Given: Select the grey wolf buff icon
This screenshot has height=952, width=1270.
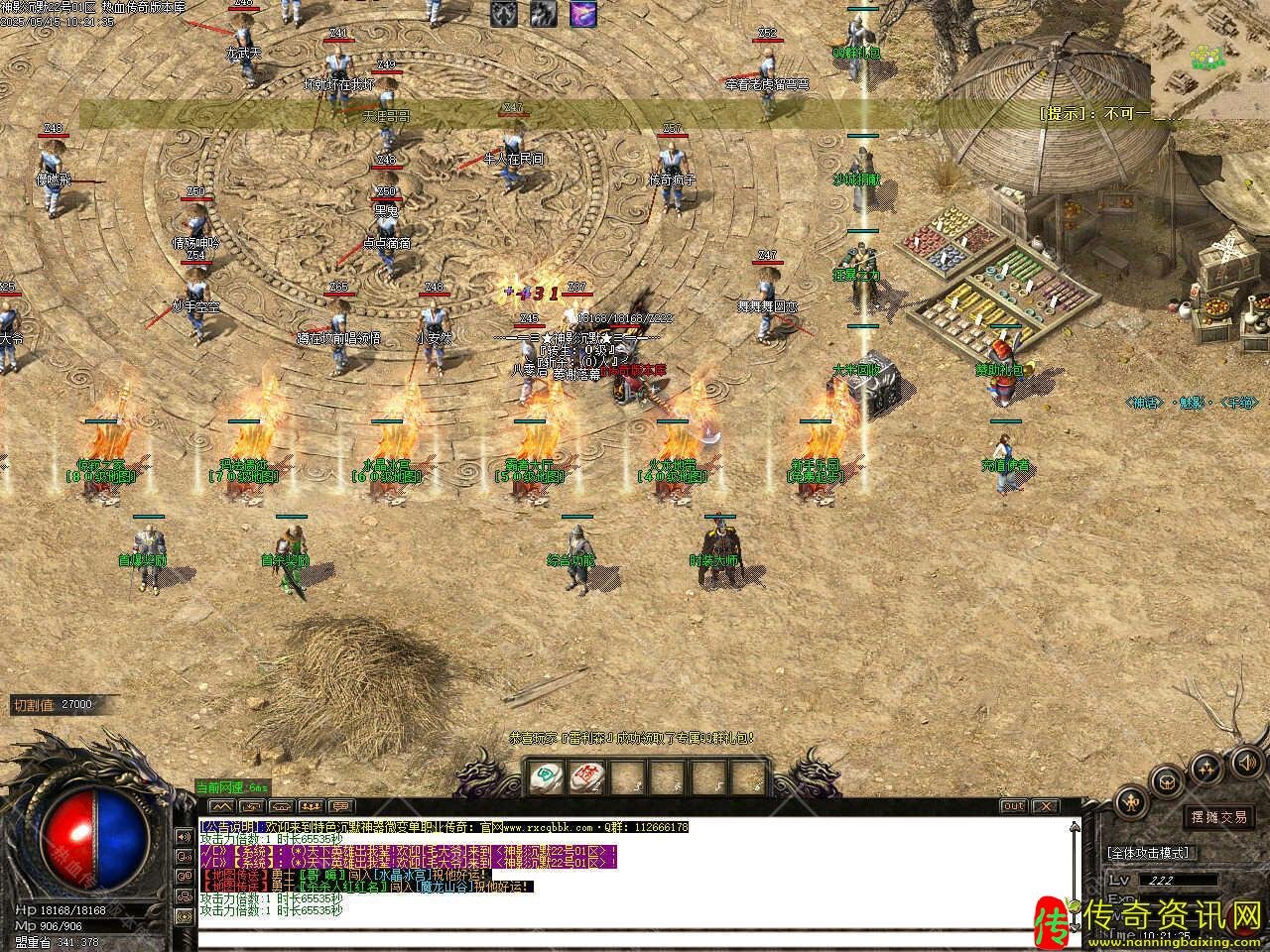Looking at the screenshot, I should point(504,13).
